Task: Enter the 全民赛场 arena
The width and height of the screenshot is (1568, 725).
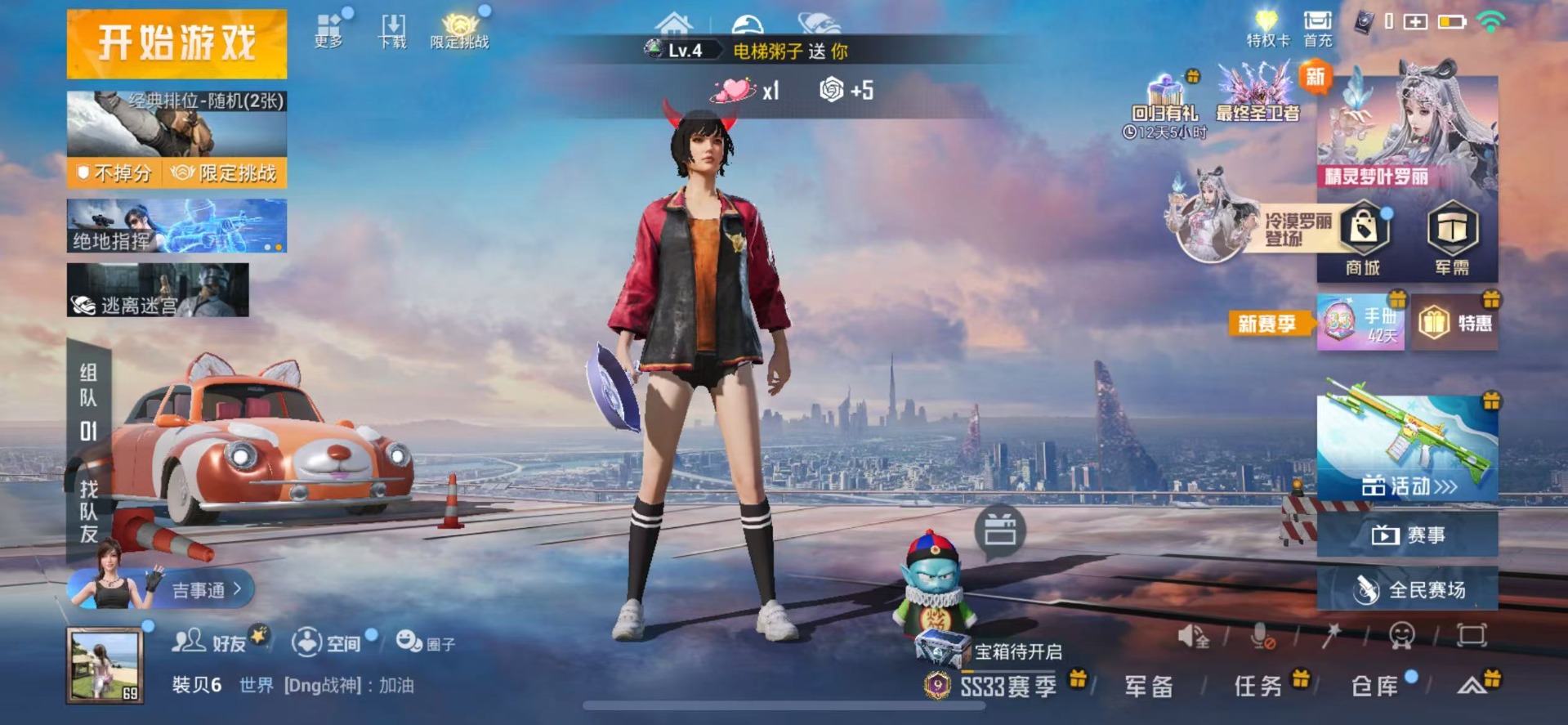Action: [x=1407, y=589]
